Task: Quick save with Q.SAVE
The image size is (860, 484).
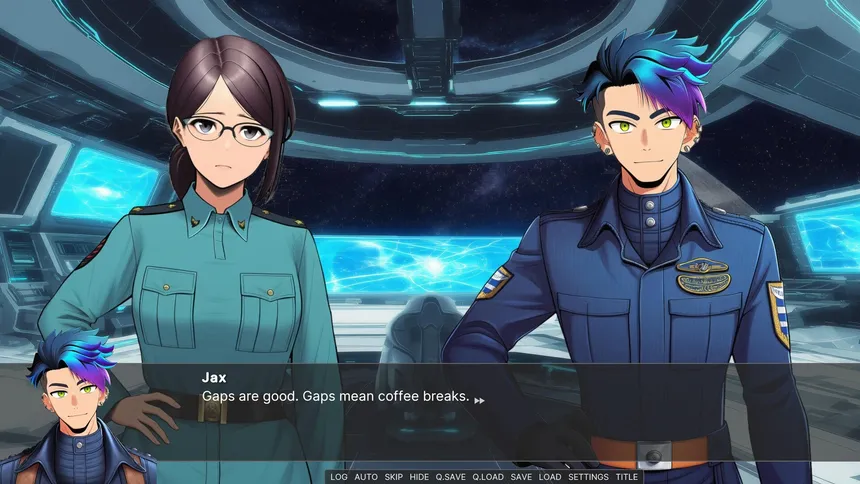Action: [450, 477]
